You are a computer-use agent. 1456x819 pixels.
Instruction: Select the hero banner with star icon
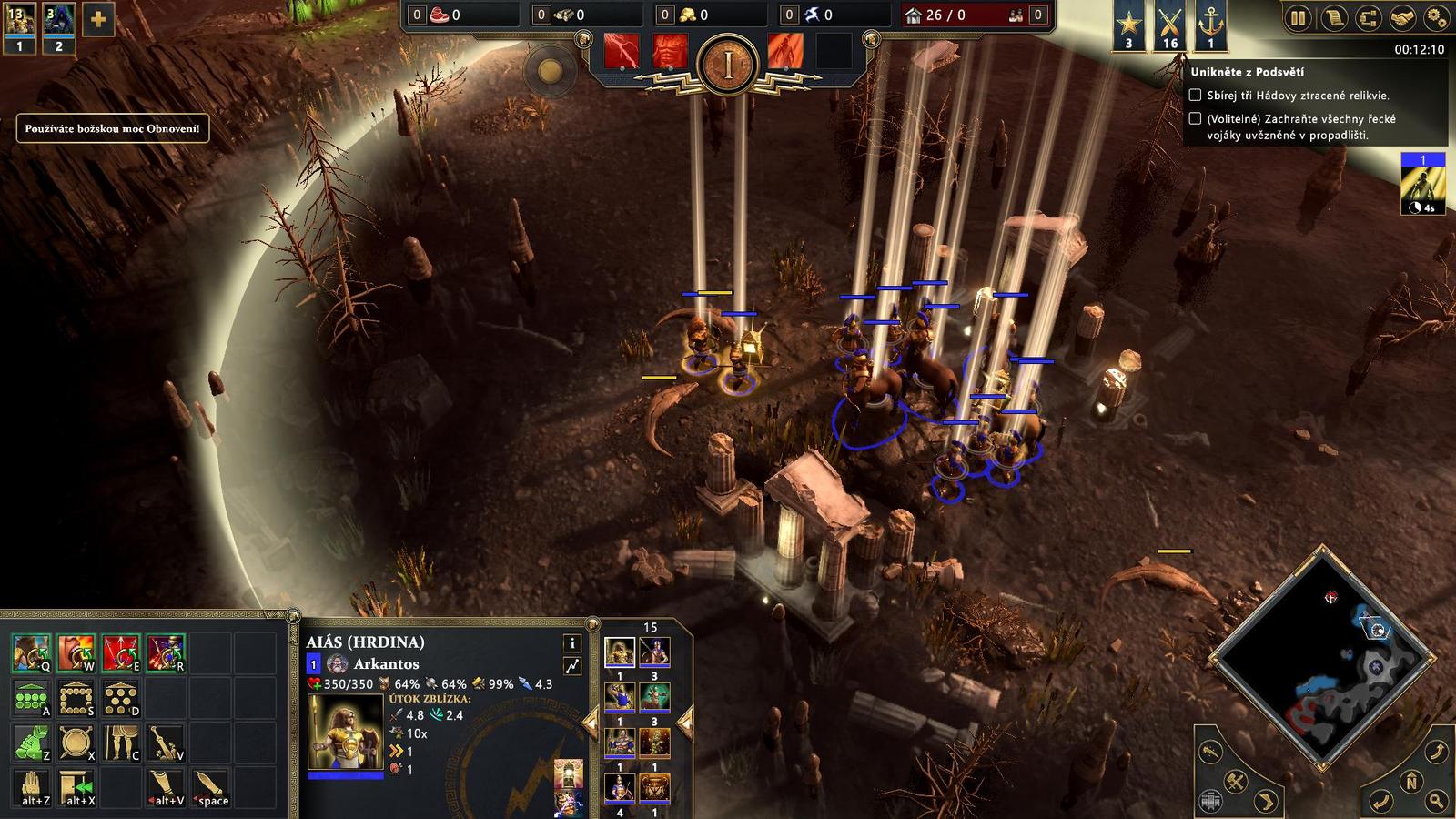click(1129, 25)
